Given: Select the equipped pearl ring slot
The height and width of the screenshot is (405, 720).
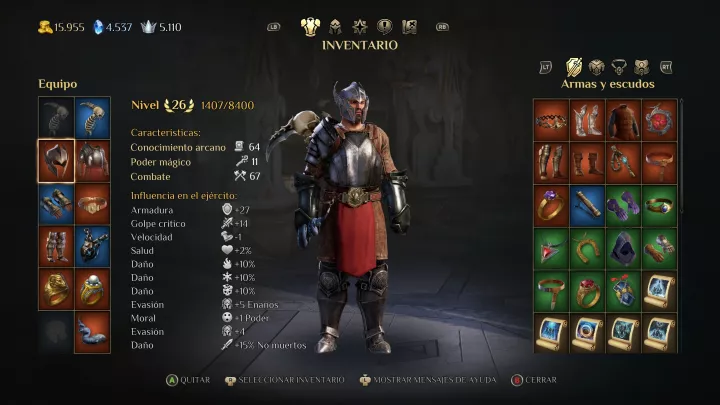Looking at the screenshot, I should pyautogui.click(x=93, y=289).
